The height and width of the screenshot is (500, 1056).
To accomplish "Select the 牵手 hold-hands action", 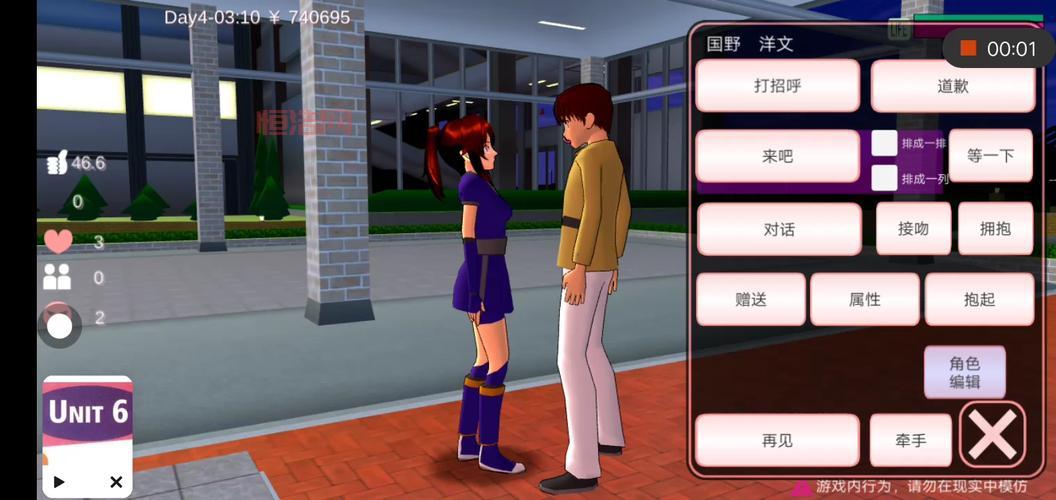I will (x=910, y=440).
